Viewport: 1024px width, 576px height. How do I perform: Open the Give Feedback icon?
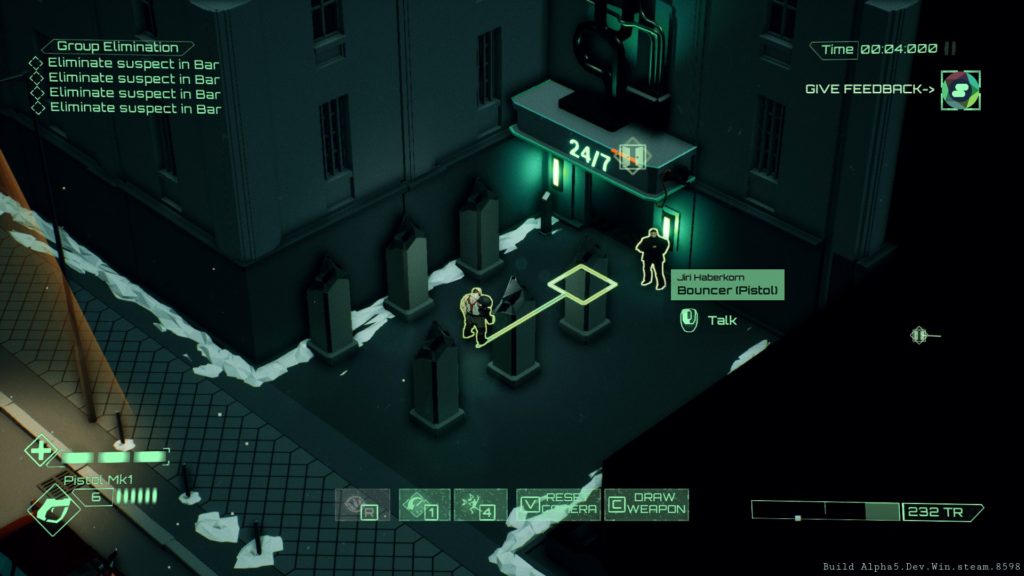pyautogui.click(x=960, y=90)
